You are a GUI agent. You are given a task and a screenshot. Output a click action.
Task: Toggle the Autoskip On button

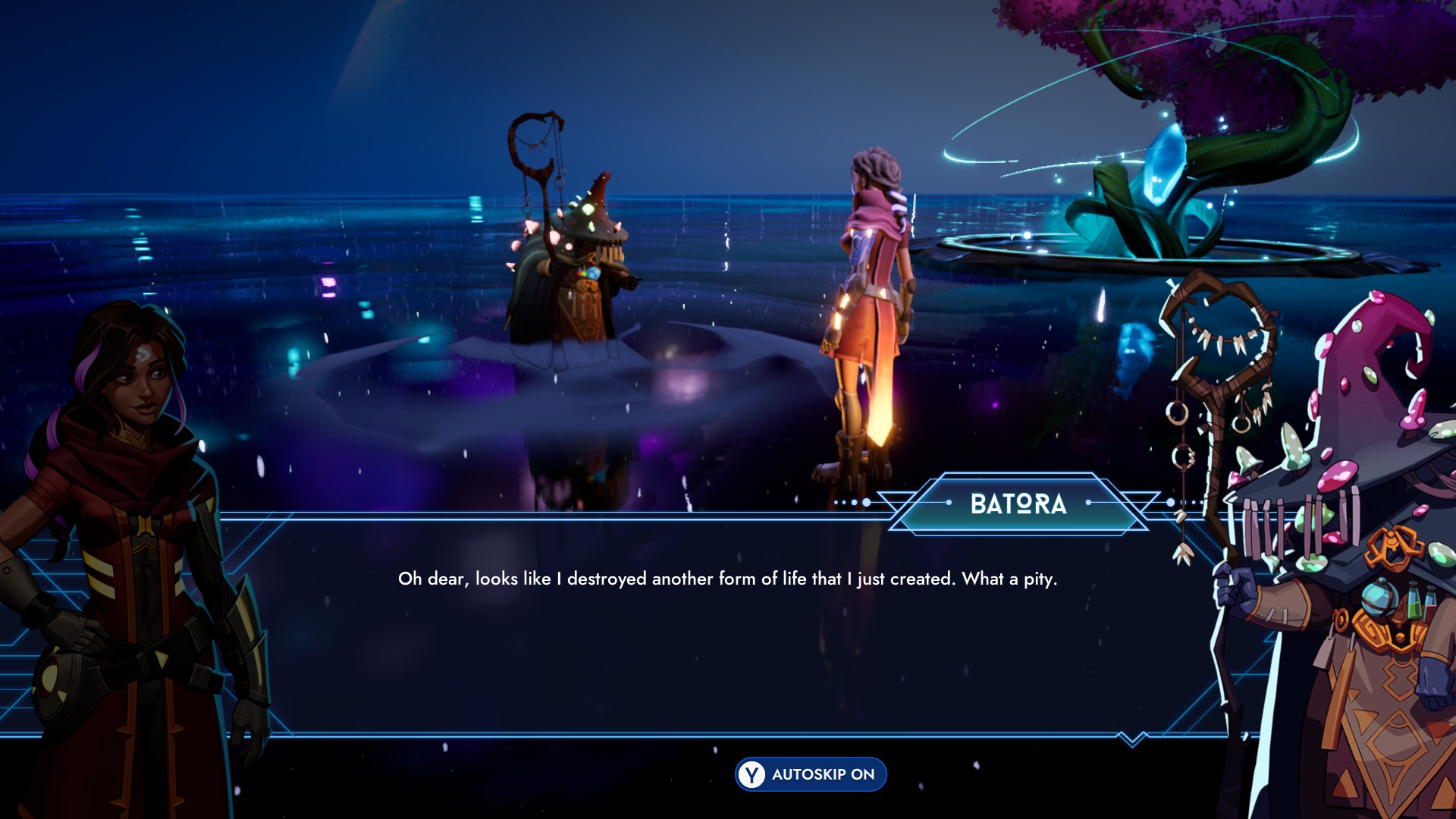coord(811,774)
